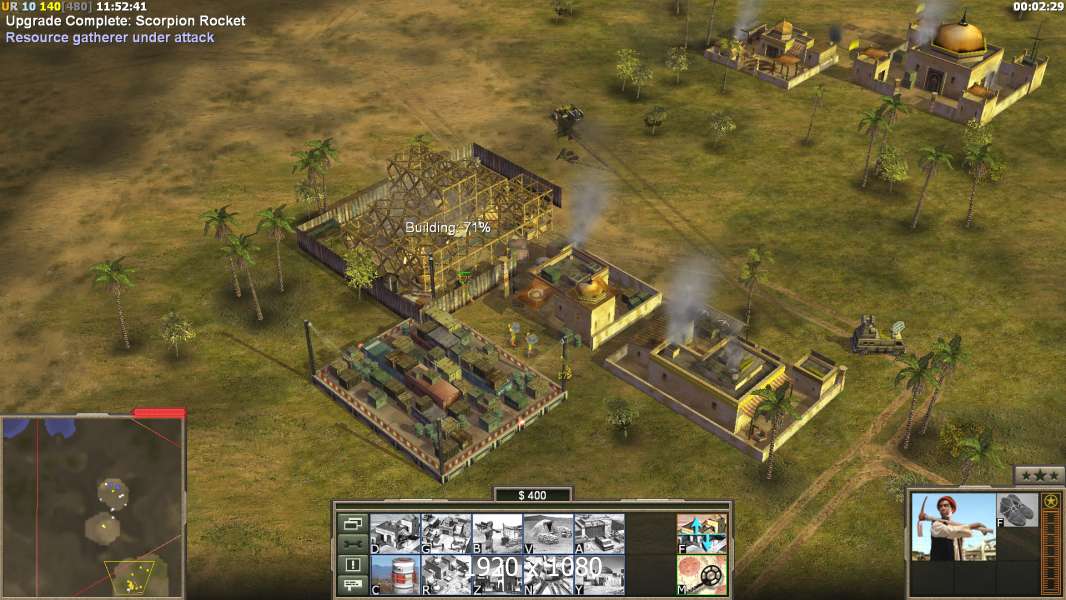Screen dimensions: 1066x600
Task: Click the overlapping windows sidebar button
Action: (x=352, y=523)
